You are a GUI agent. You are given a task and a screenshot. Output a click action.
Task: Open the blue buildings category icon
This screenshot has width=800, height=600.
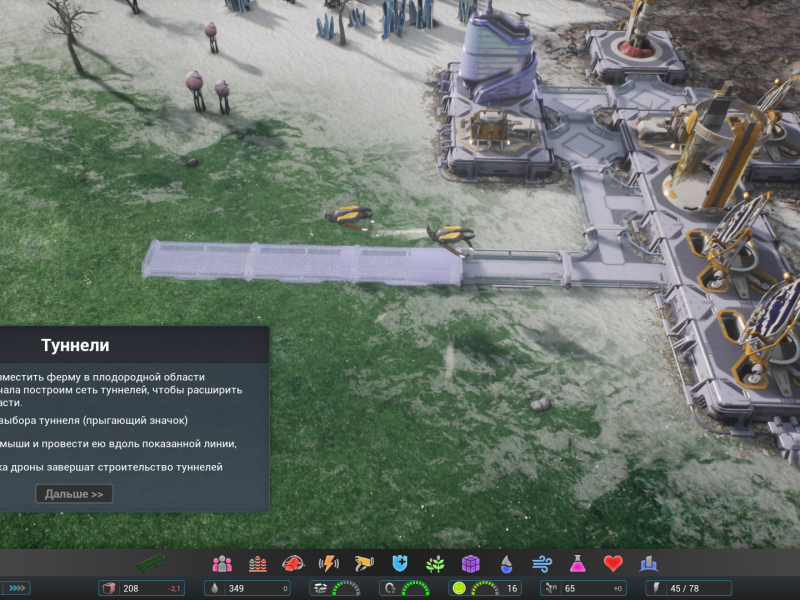(x=648, y=564)
